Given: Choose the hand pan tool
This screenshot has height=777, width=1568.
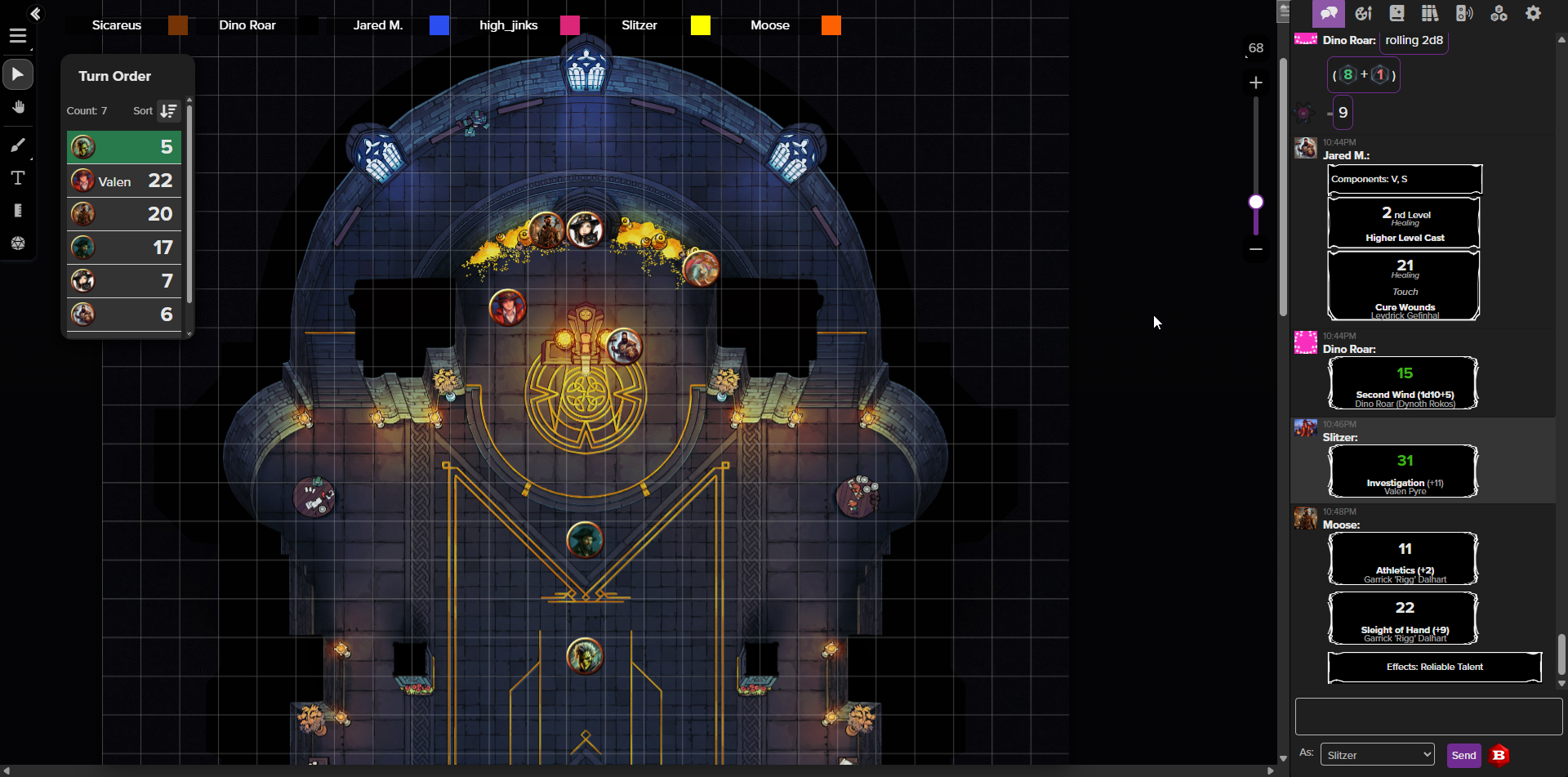Looking at the screenshot, I should pyautogui.click(x=18, y=108).
